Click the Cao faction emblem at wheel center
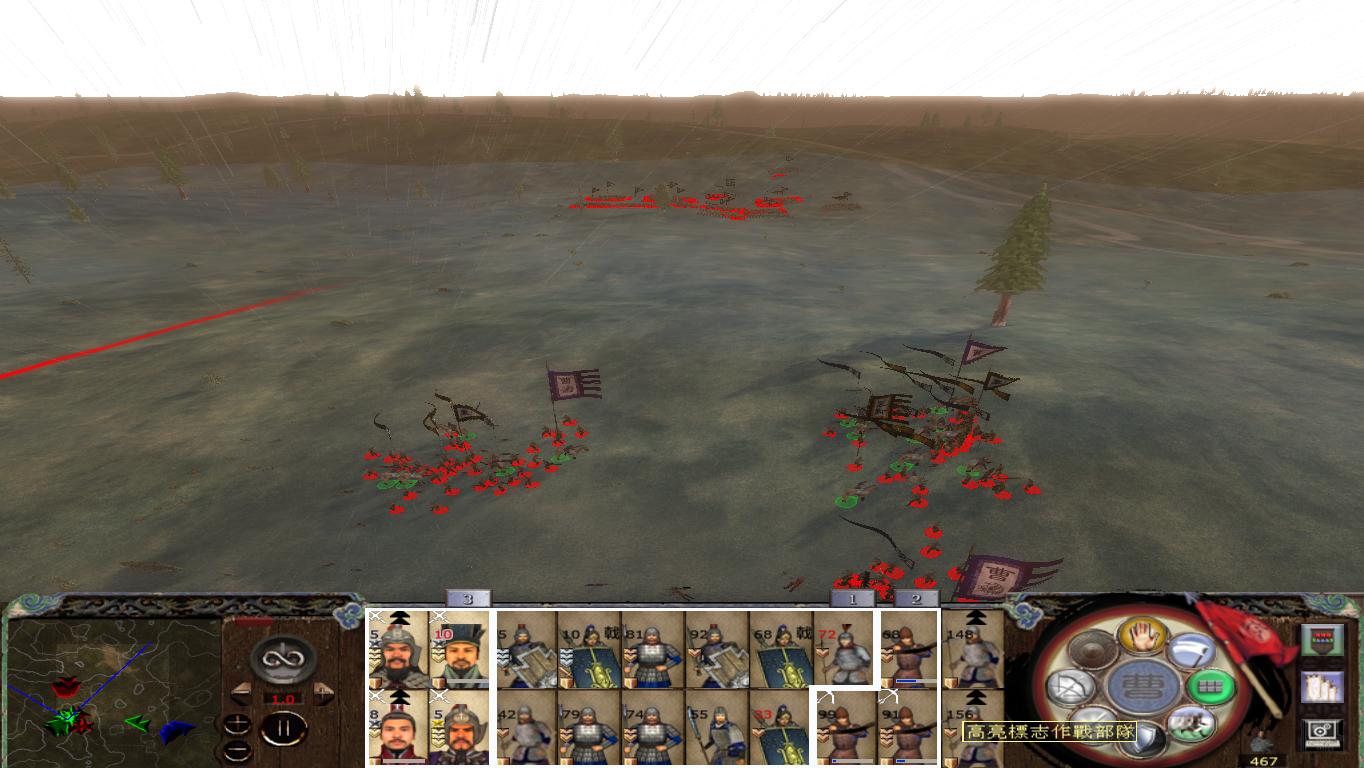 [x=1145, y=686]
